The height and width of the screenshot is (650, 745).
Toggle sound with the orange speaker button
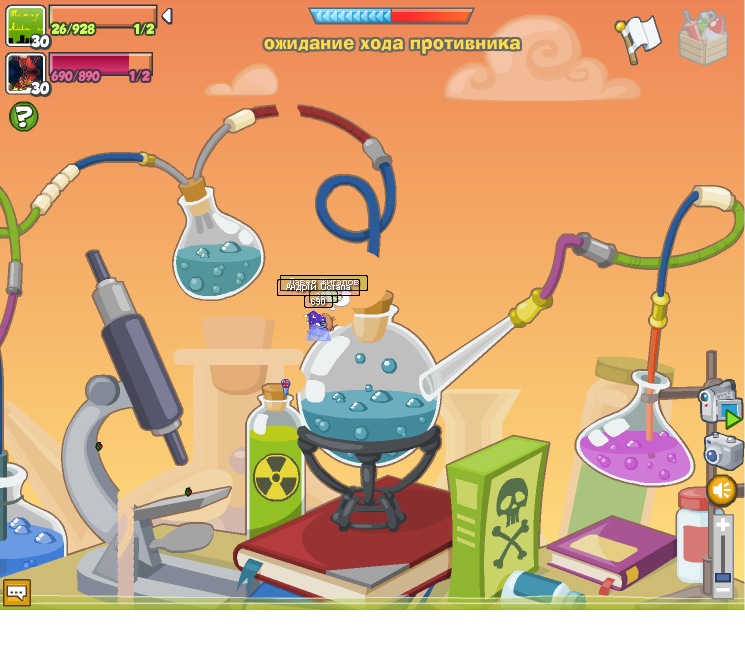(x=721, y=490)
